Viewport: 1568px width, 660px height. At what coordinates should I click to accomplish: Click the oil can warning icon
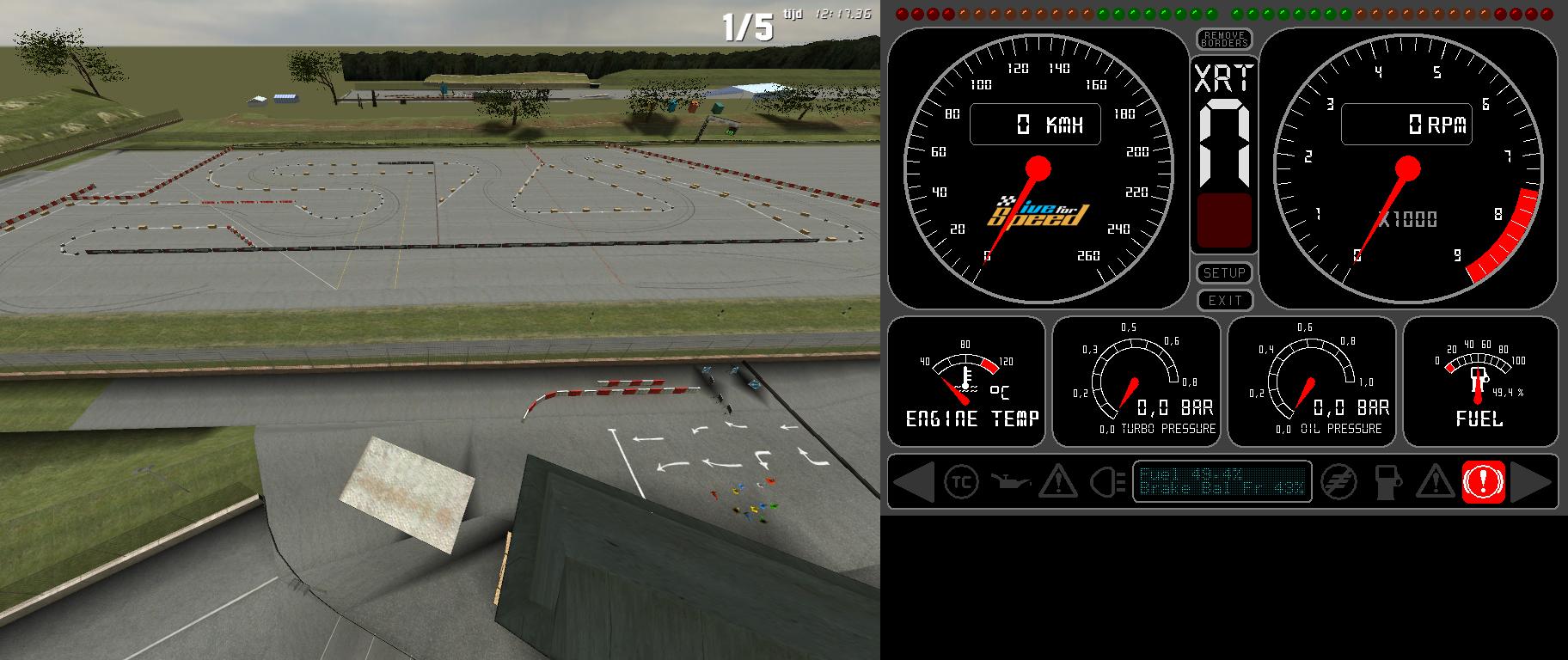click(1009, 481)
